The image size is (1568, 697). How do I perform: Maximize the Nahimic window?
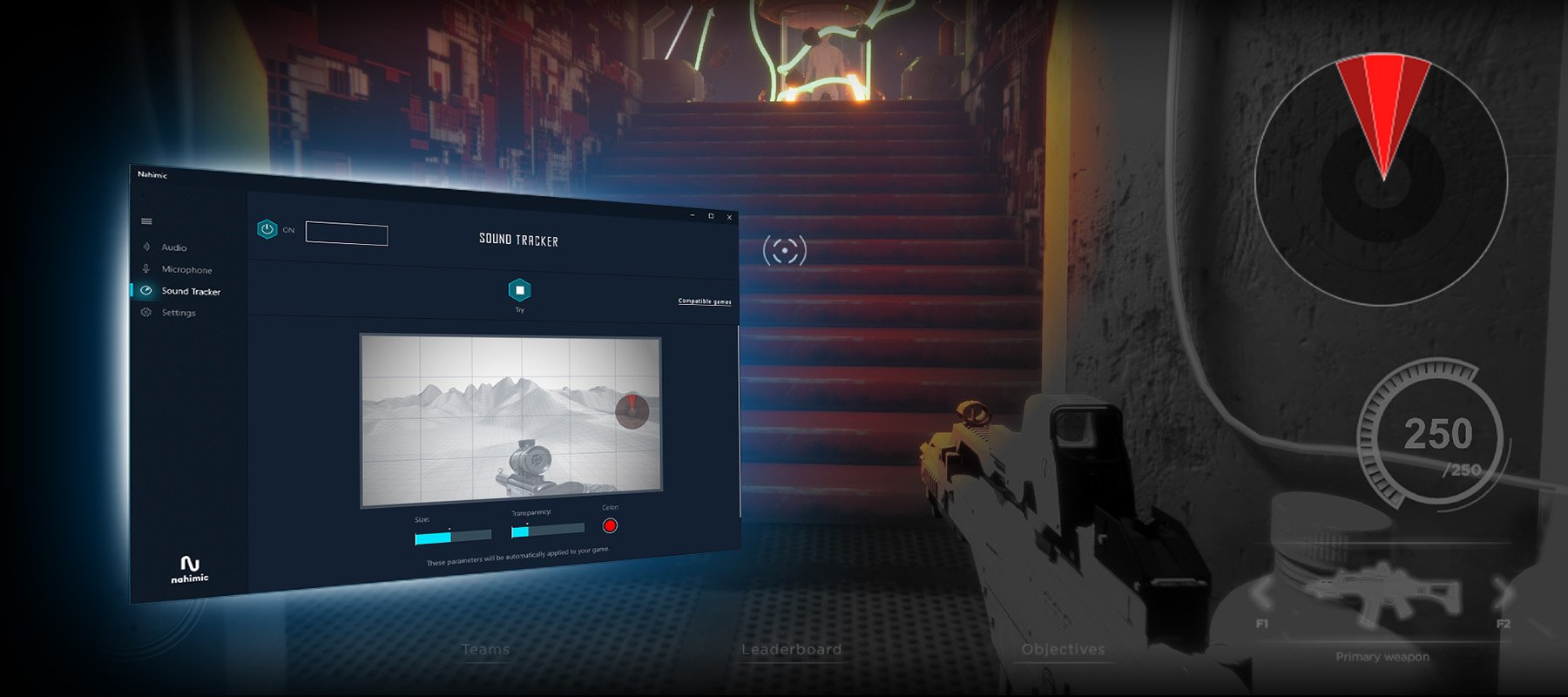711,216
